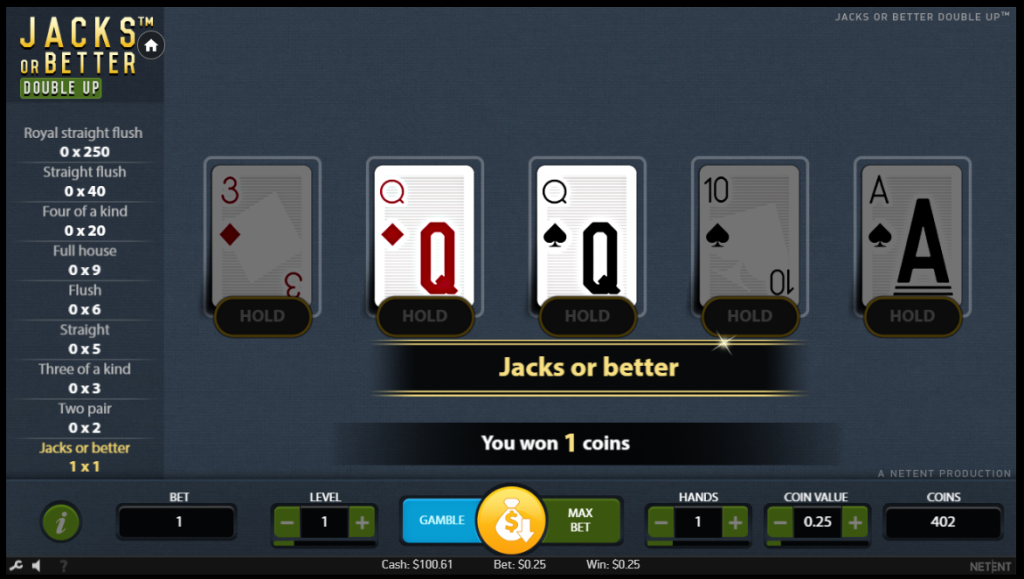Go to the home screen icon
This screenshot has width=1024, height=579.
[151, 45]
